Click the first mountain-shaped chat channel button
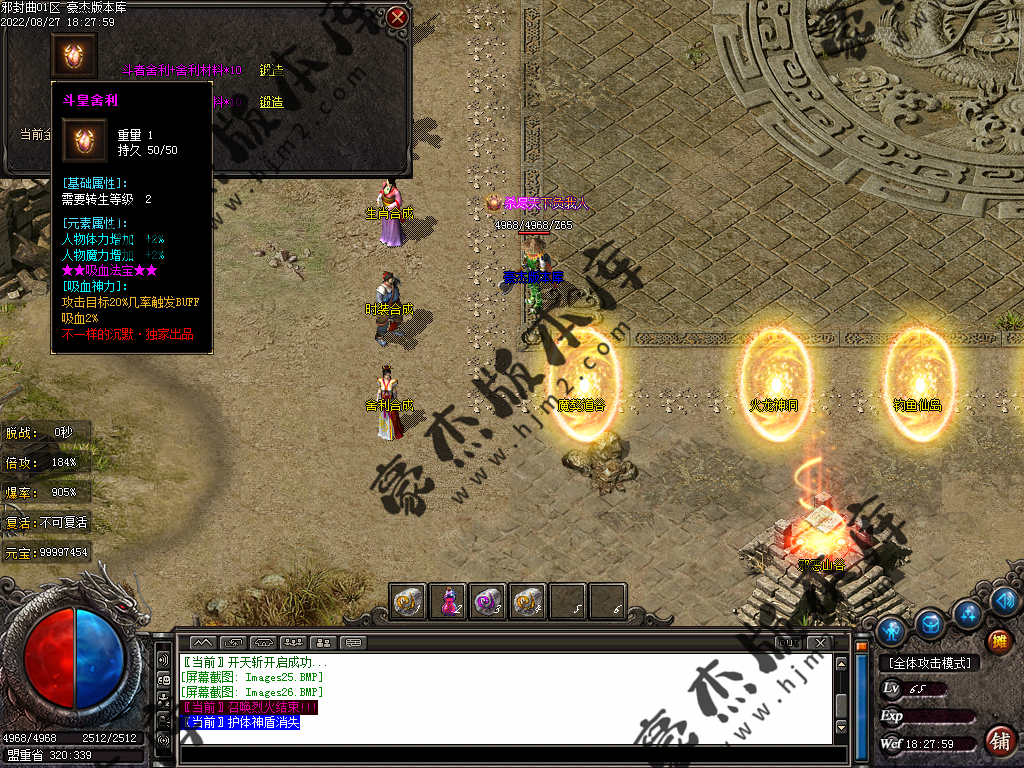The width and height of the screenshot is (1024, 768). point(202,642)
